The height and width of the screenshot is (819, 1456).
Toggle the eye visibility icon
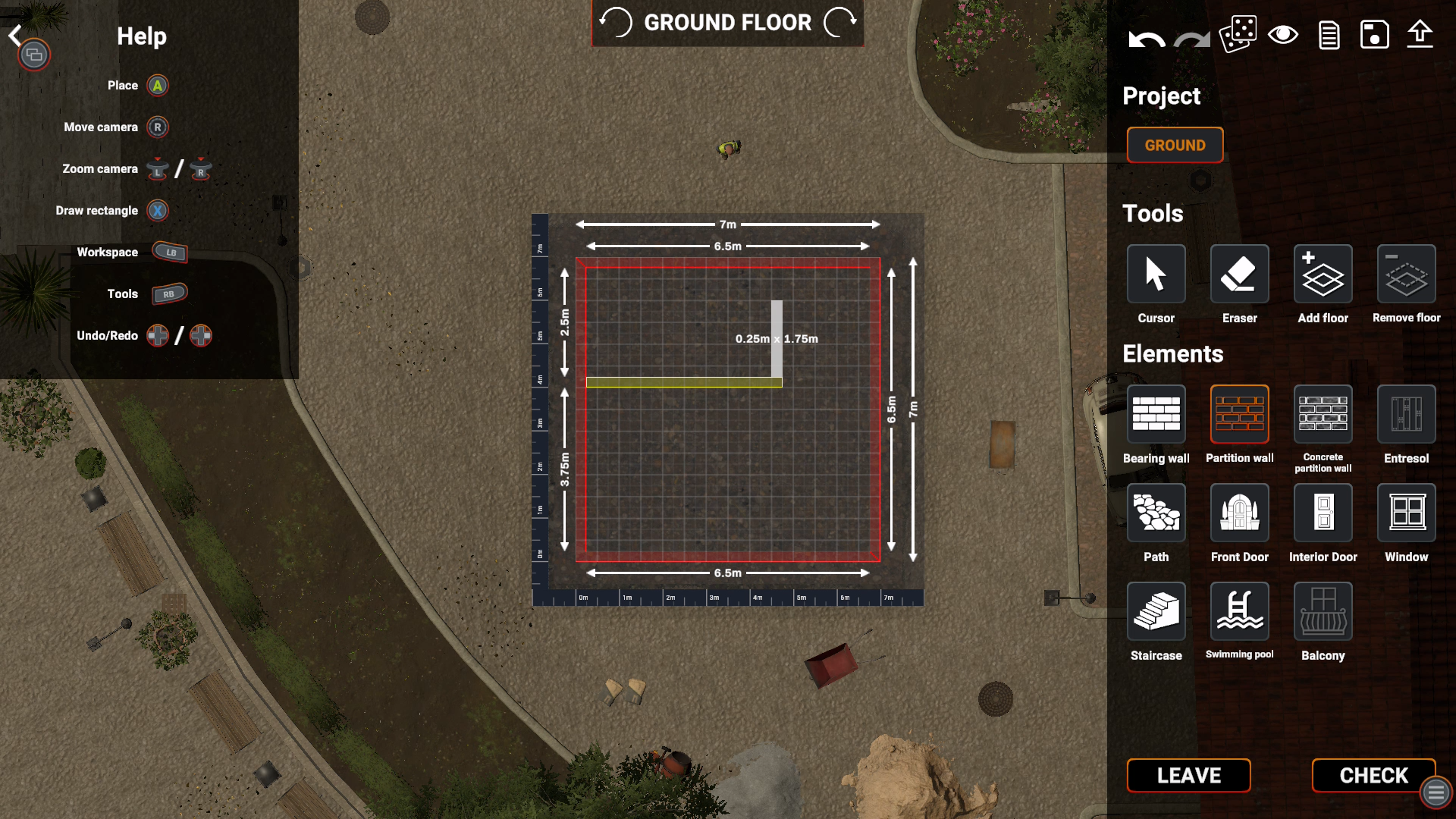[1283, 35]
